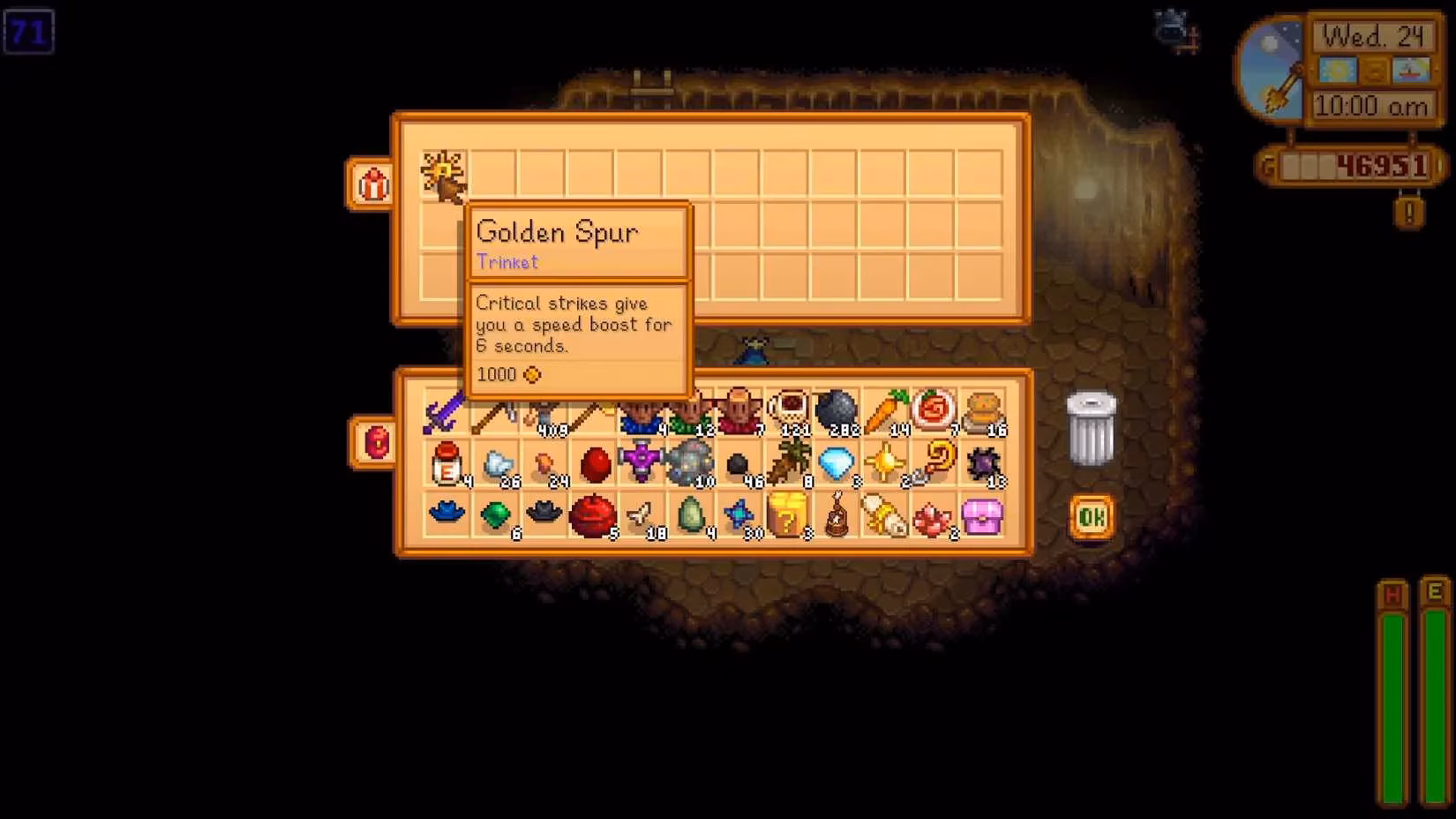Screen dimensions: 1456x819
Task: Select the diamond stack in inventory
Action: pos(834,462)
